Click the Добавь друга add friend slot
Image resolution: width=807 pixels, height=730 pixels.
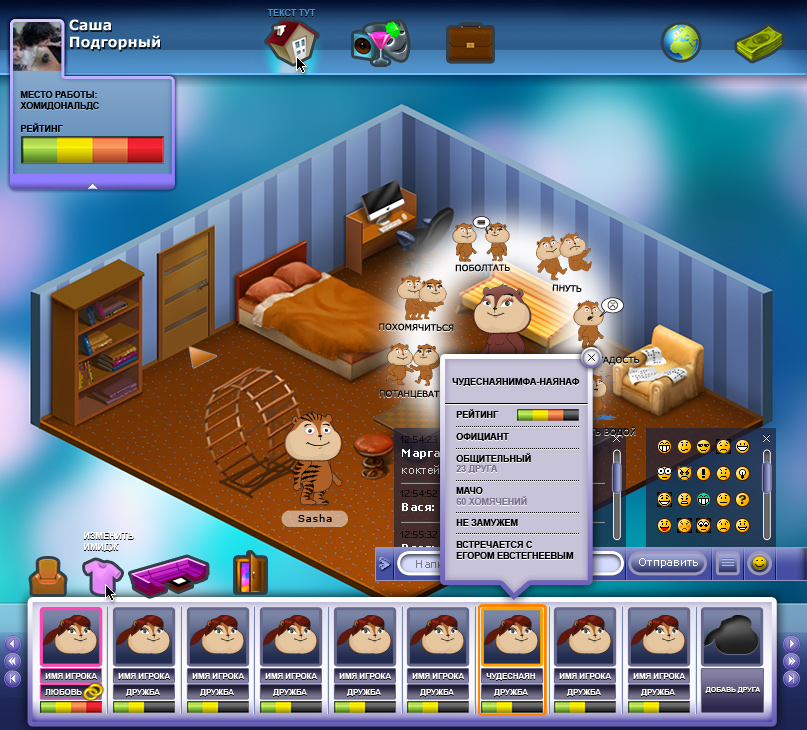click(736, 659)
